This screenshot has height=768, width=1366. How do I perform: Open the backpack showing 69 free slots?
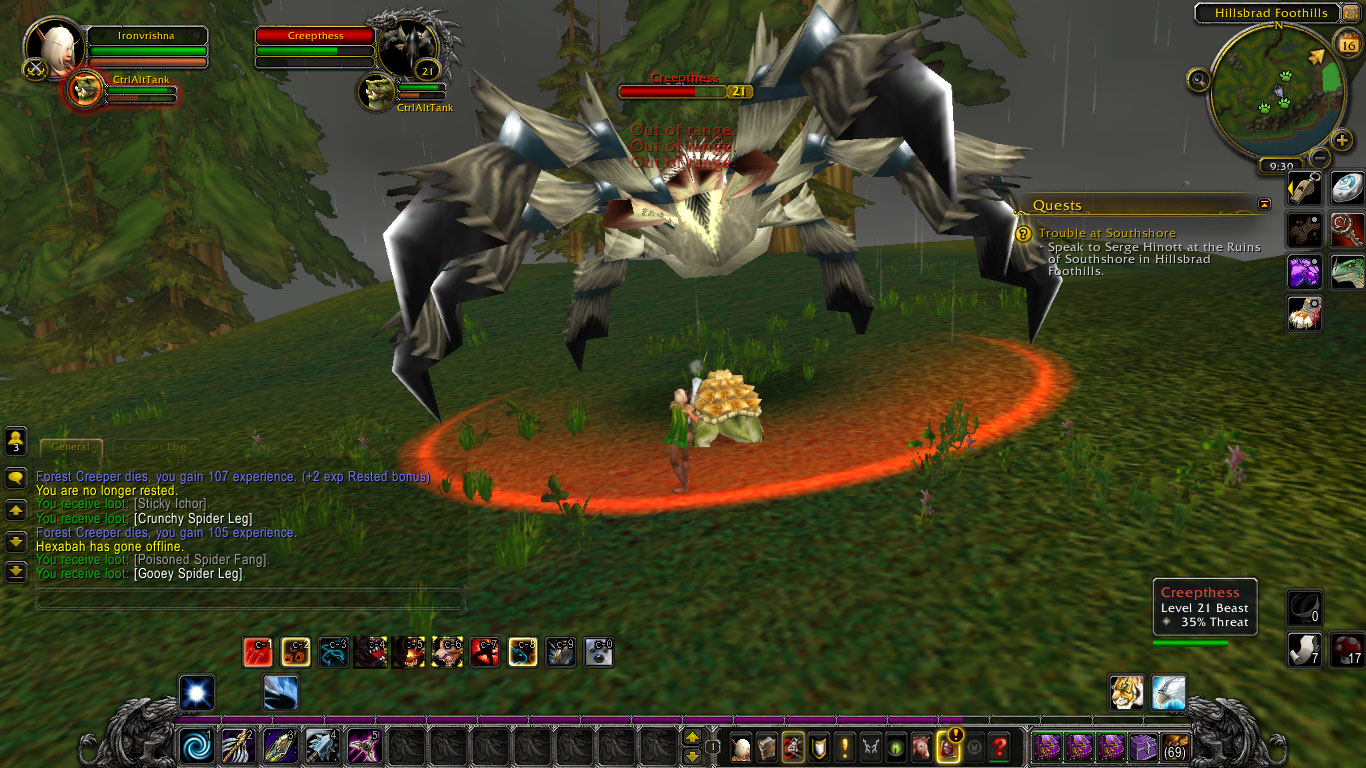[x=1175, y=746]
